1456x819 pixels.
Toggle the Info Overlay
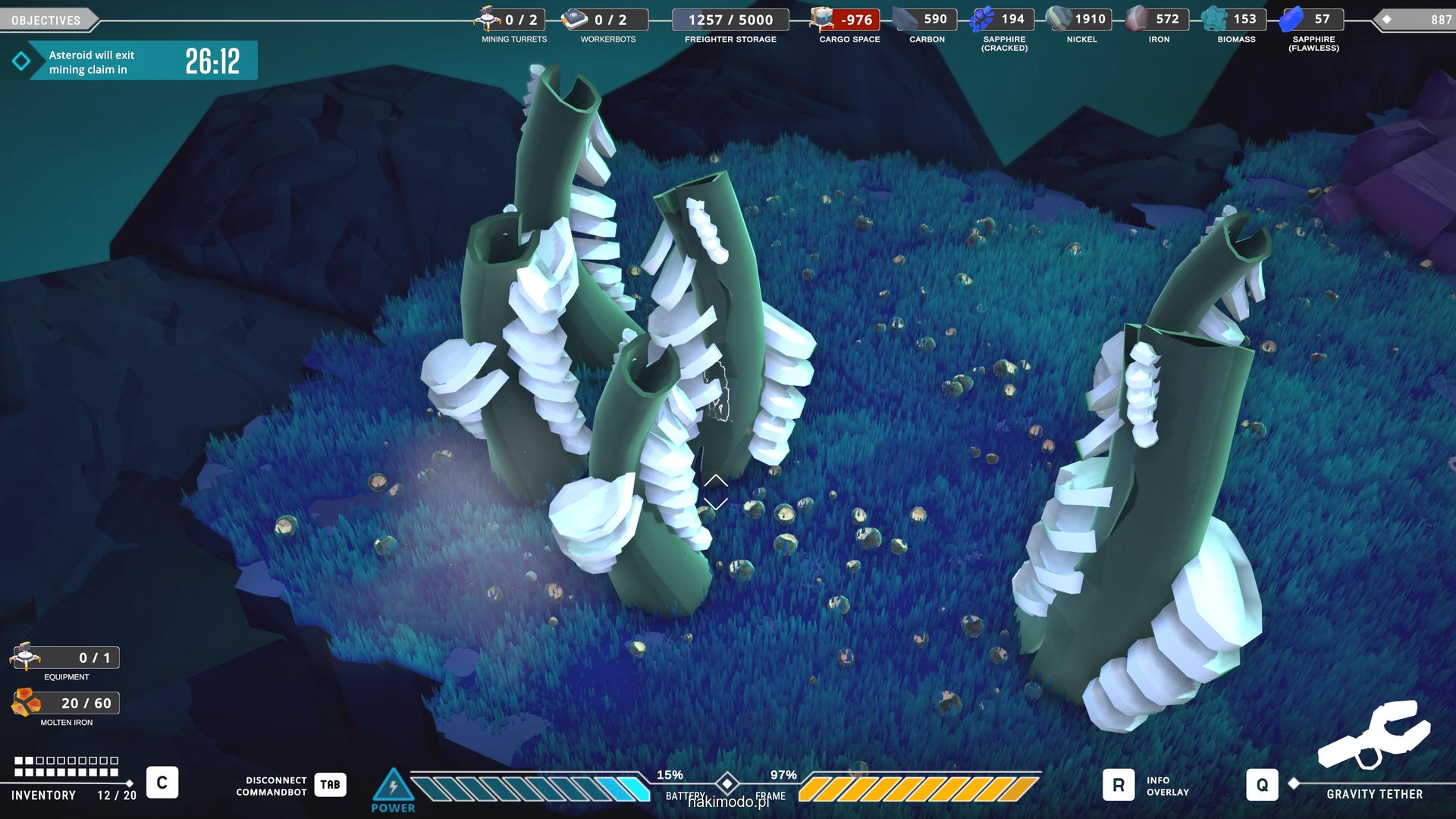tap(1119, 786)
